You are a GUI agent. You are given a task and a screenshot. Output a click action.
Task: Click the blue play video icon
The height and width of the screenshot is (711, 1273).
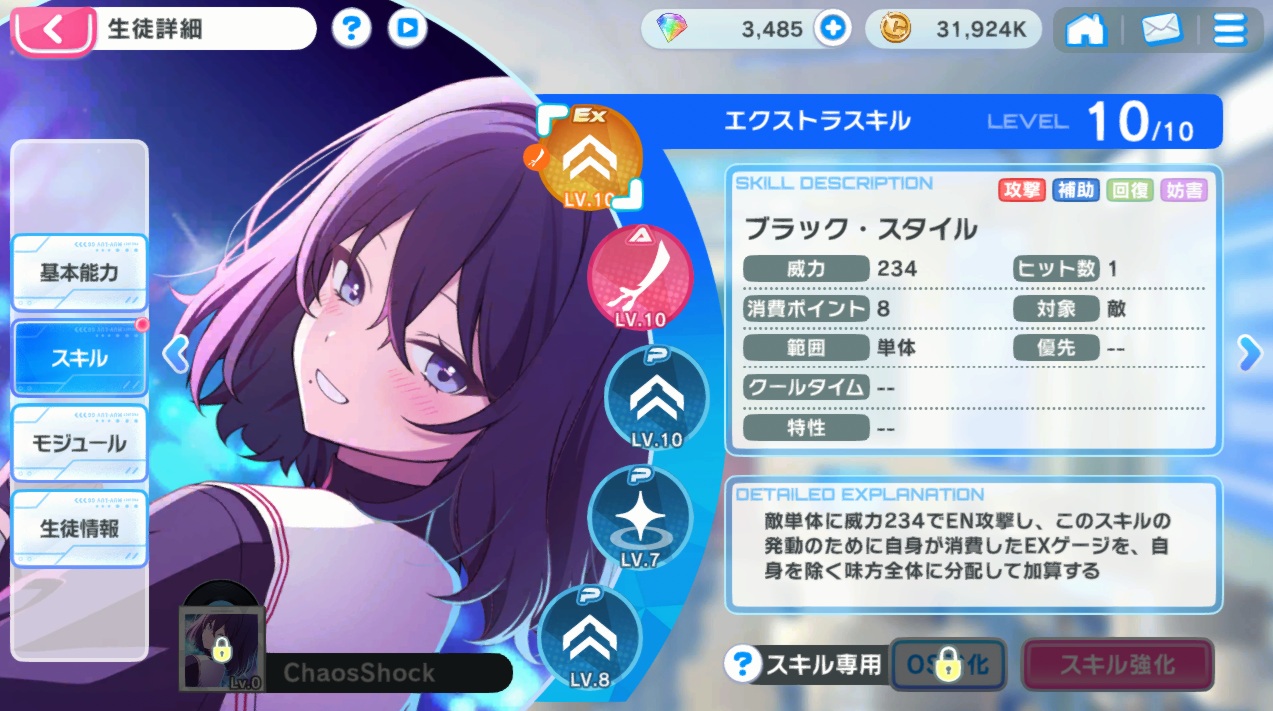[x=406, y=29]
